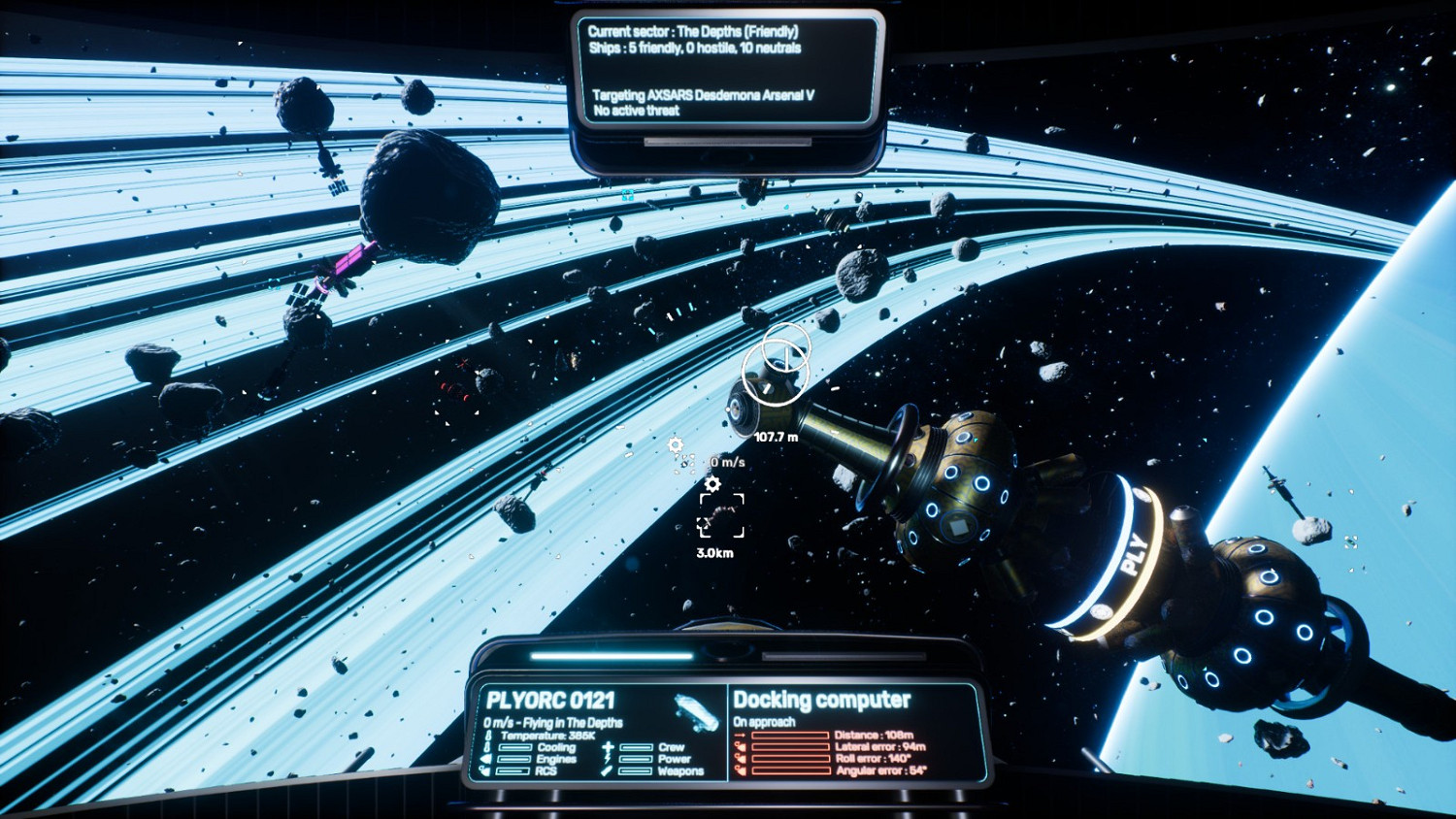Click the Power lightning bolt icon
The image size is (1456, 819).
click(x=609, y=757)
